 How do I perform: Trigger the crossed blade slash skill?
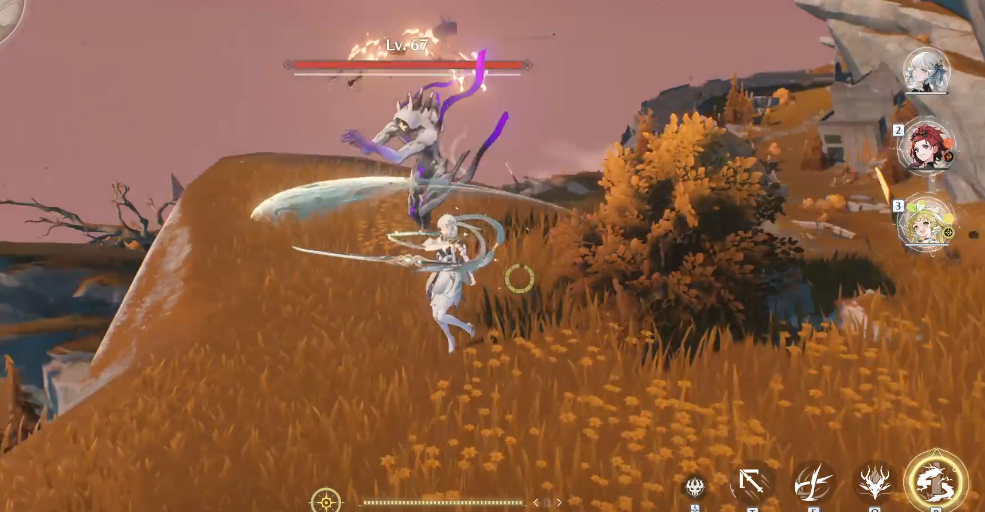pyautogui.click(x=814, y=482)
